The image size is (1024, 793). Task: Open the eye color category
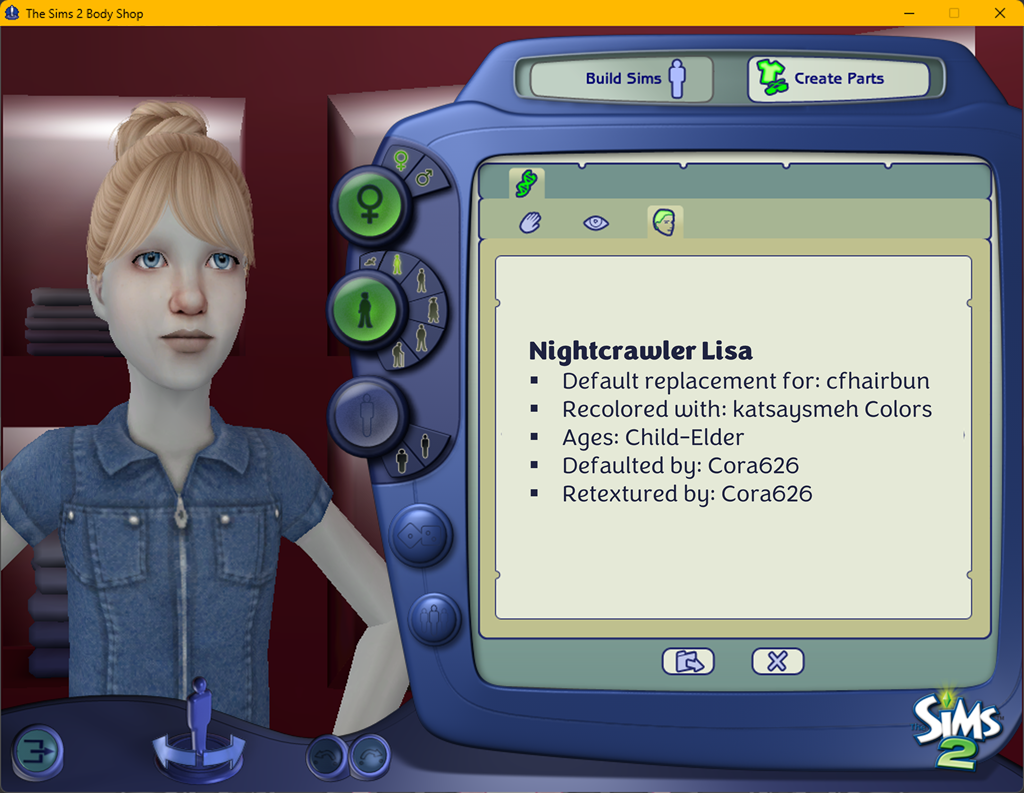point(596,222)
